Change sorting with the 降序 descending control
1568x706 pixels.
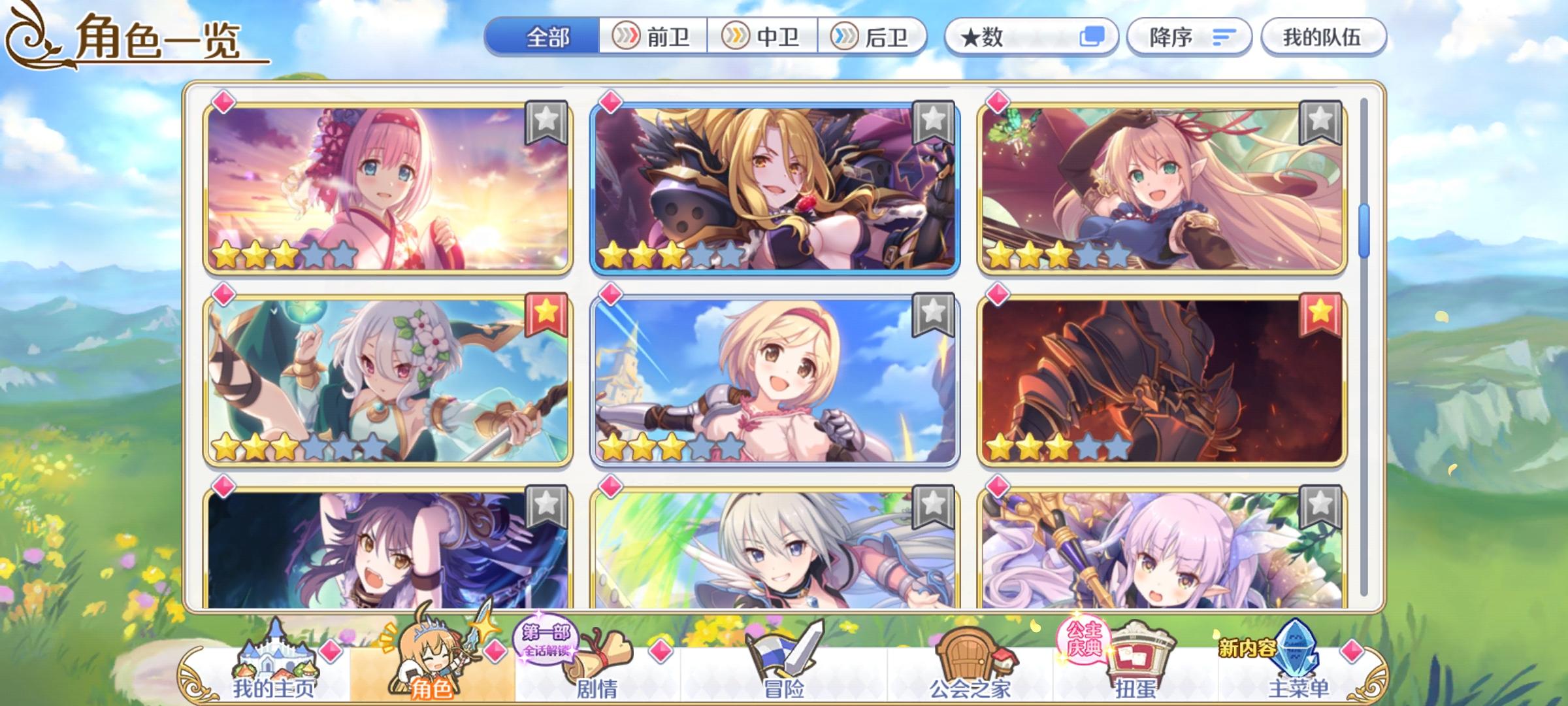click(1189, 37)
